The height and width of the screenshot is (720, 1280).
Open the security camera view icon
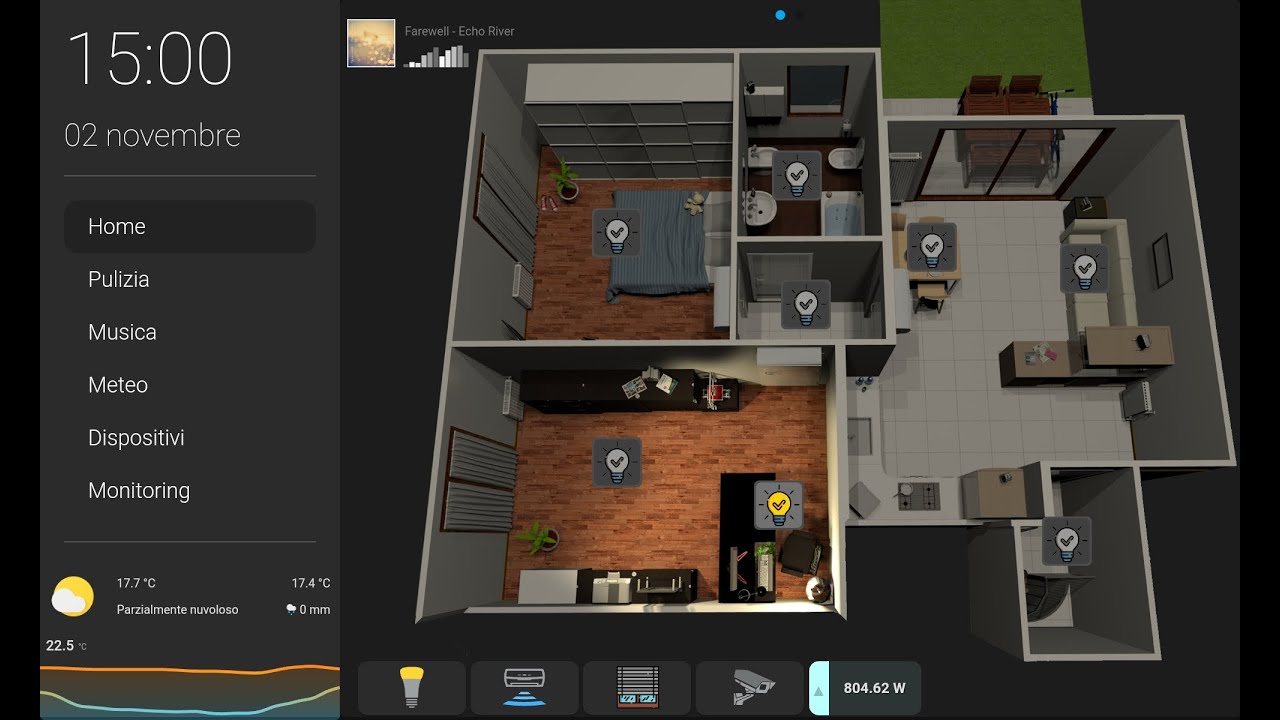(x=750, y=687)
